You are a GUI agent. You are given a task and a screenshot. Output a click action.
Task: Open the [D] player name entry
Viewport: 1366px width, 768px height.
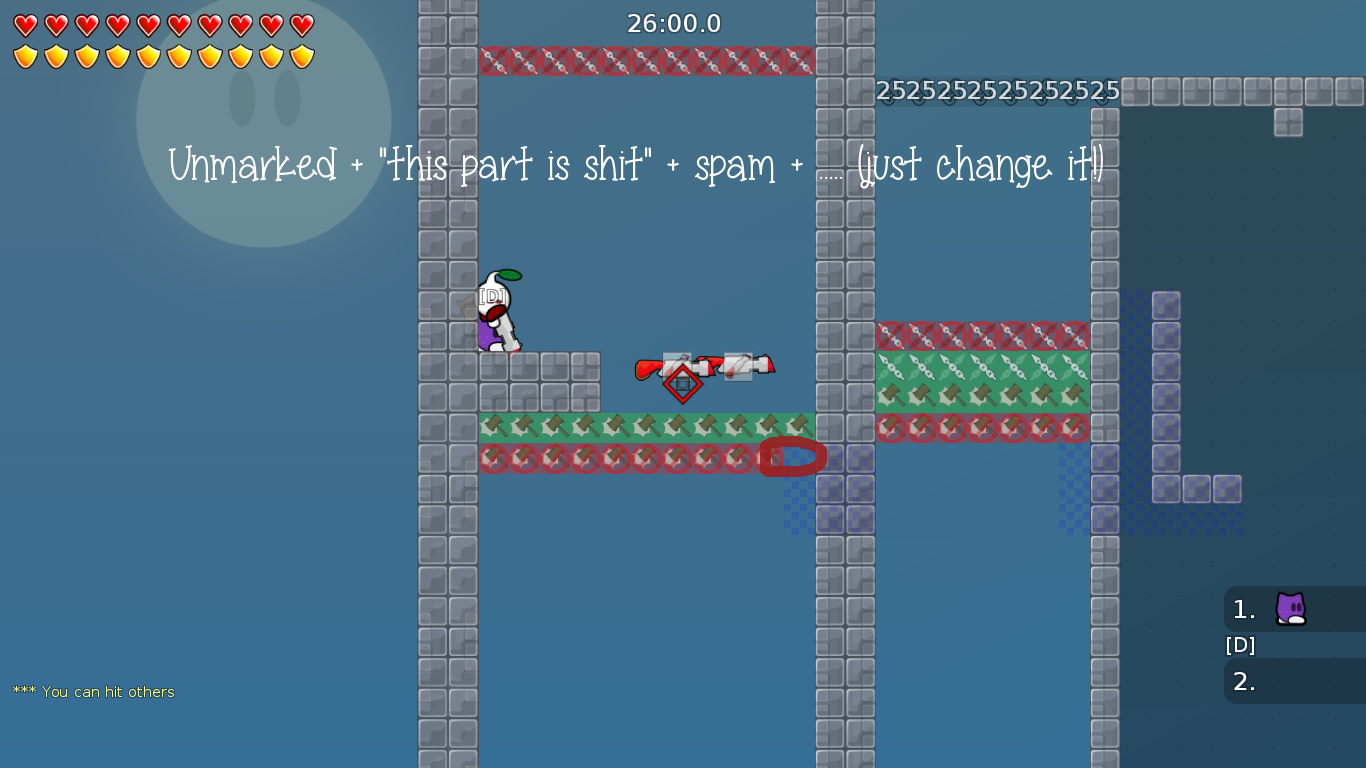pos(1240,645)
